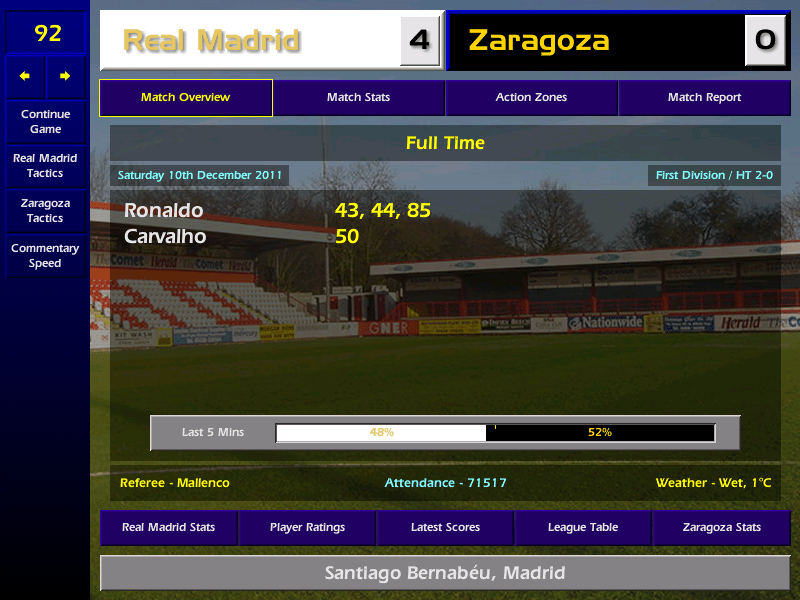Click the left arrow navigation button
Image resolution: width=800 pixels, height=600 pixels.
pos(25,76)
